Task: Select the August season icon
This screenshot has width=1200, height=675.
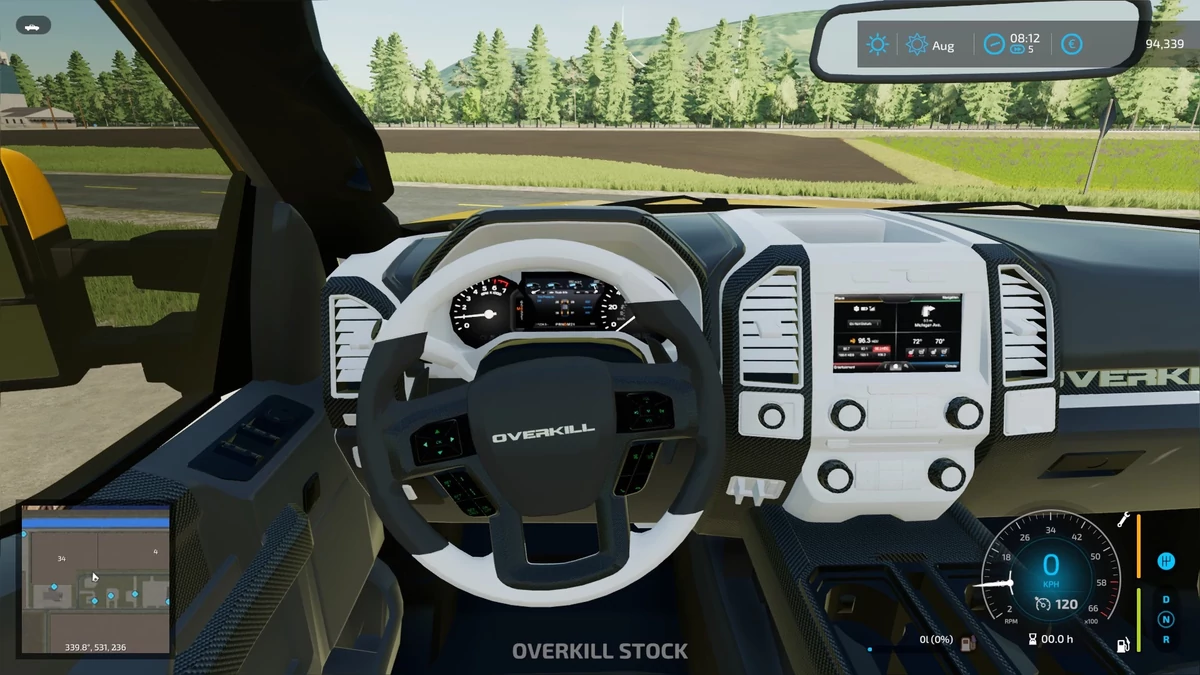Action: (917, 45)
